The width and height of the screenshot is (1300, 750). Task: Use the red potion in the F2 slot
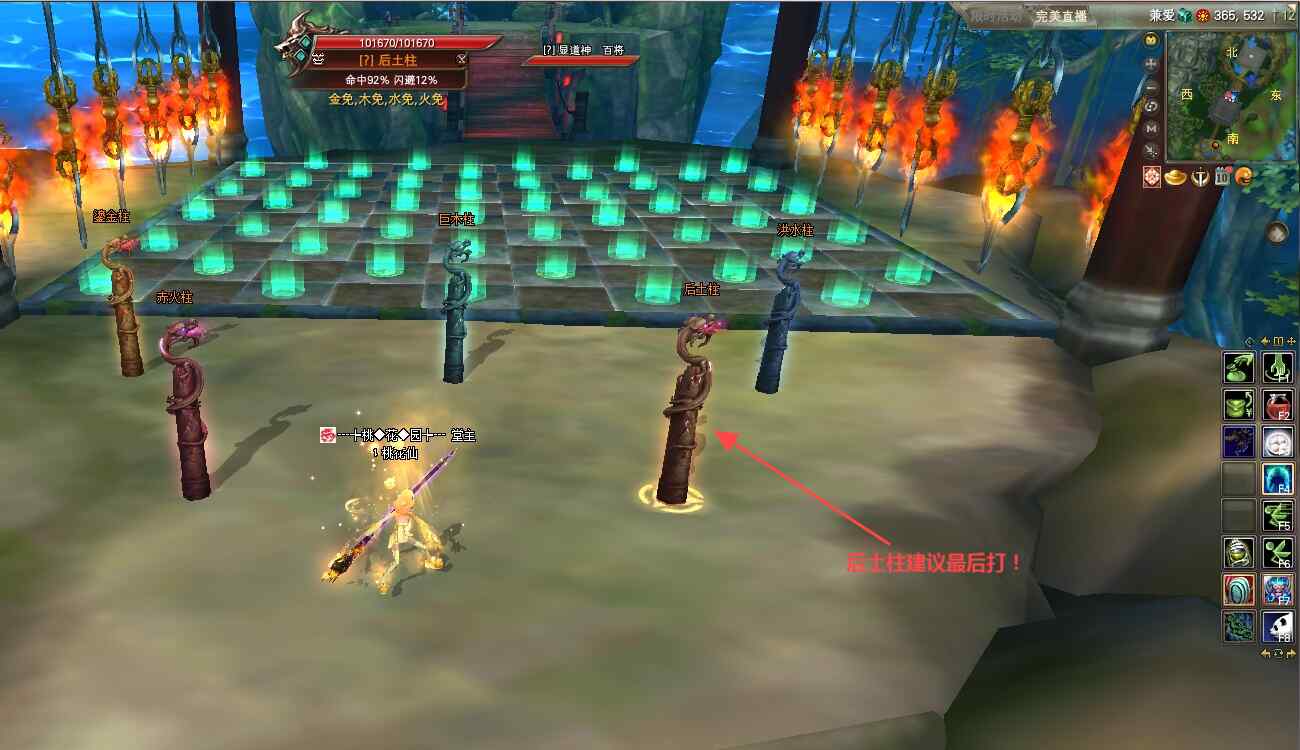click(1278, 405)
